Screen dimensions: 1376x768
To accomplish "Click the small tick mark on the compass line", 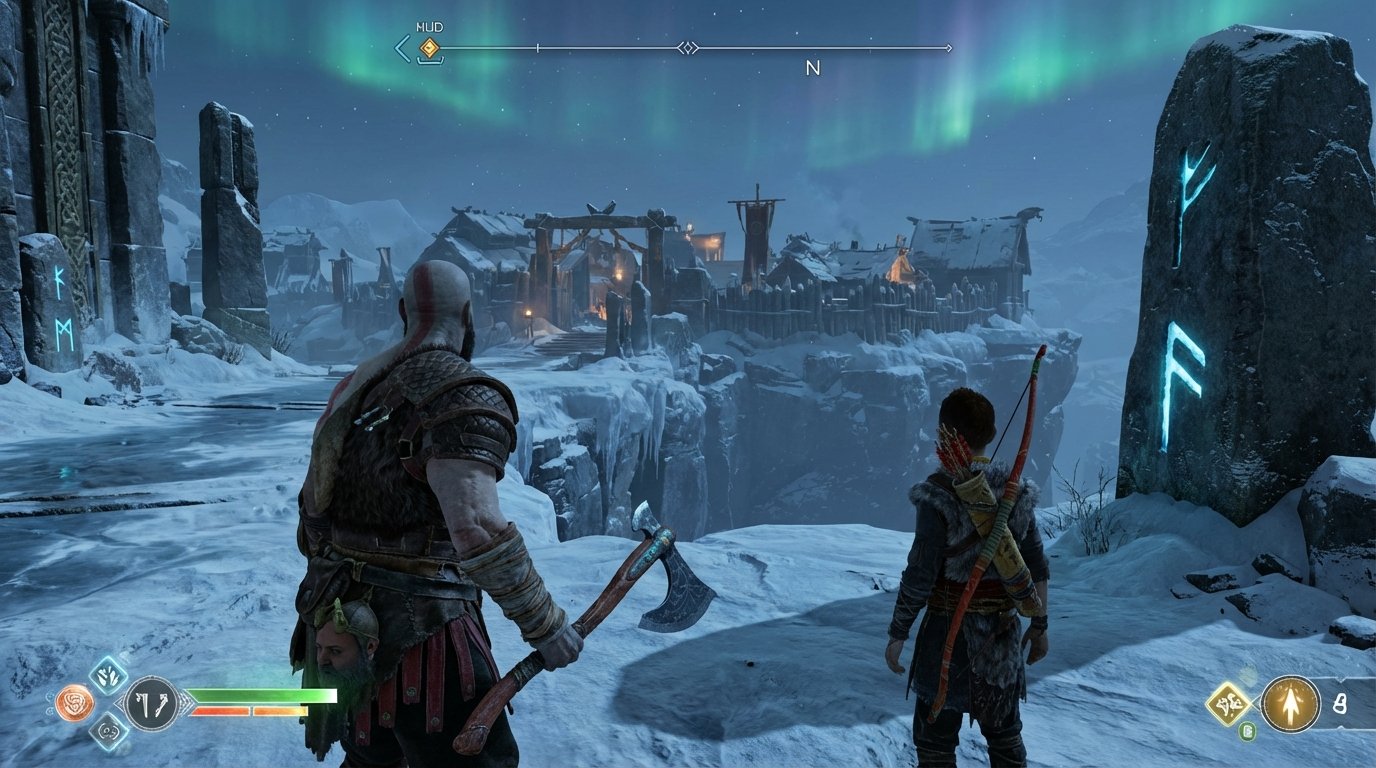I will point(538,47).
